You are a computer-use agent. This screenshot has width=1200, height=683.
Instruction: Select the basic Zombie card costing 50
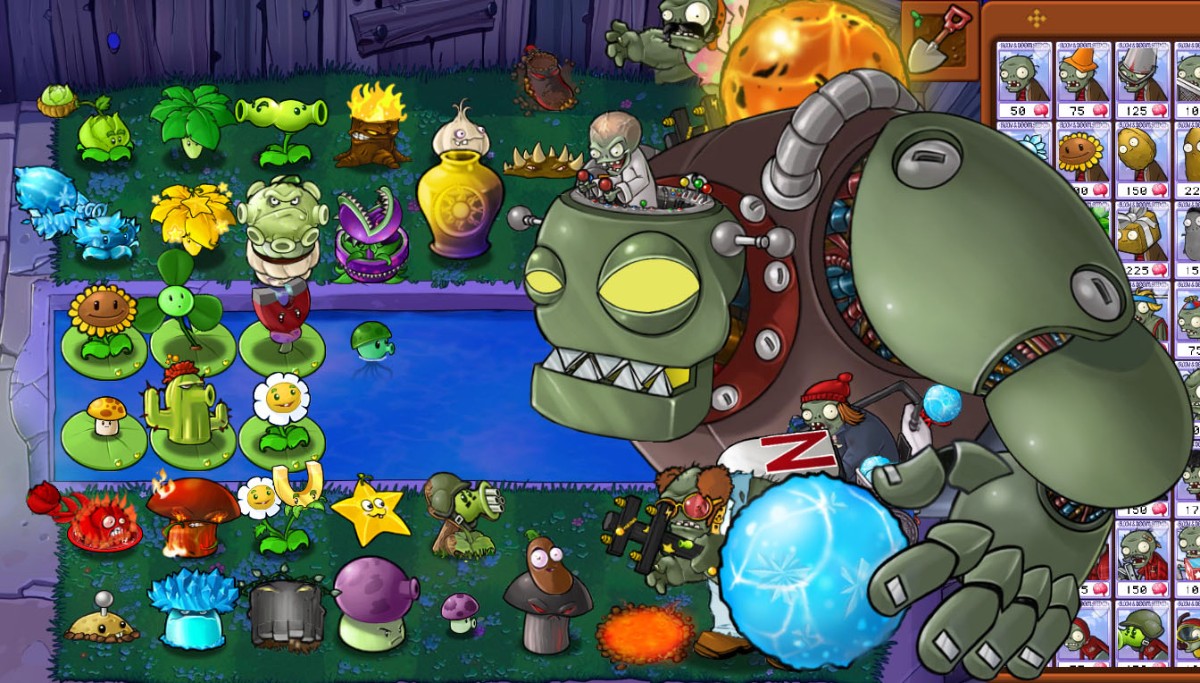(x=1024, y=80)
